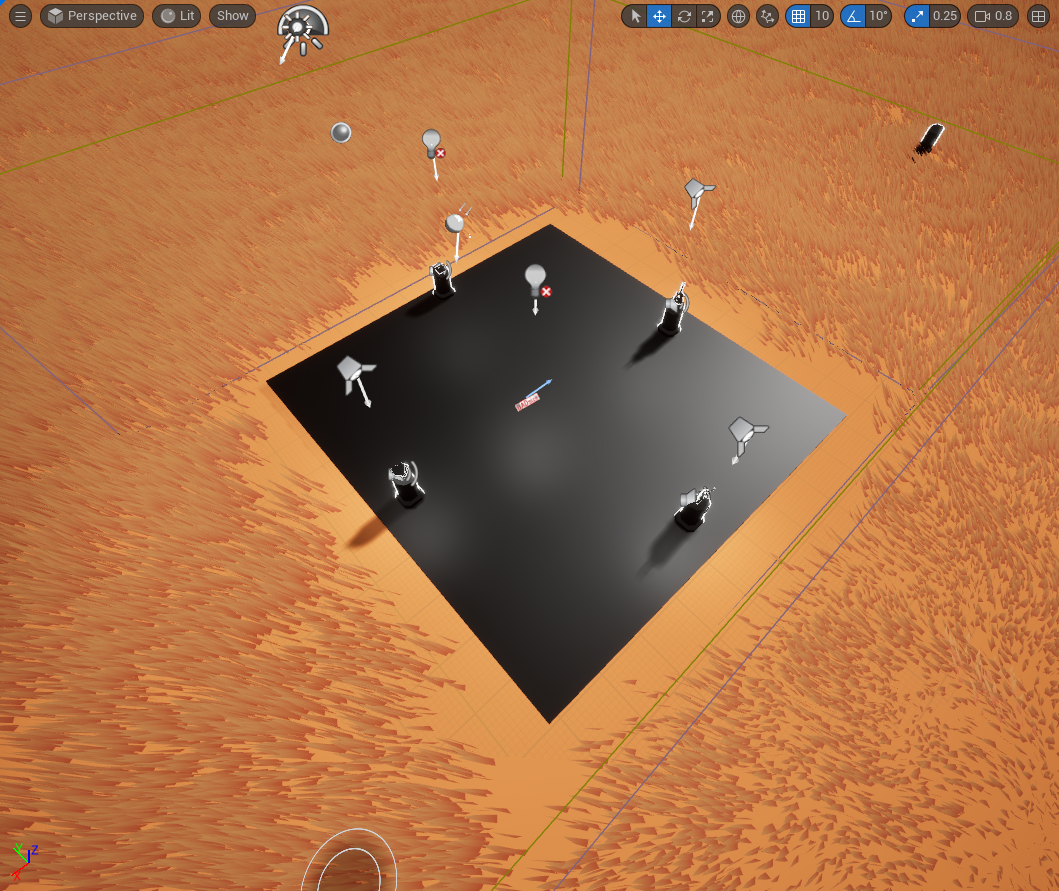
Task: Toggle surface snapping button
Action: 767,16
